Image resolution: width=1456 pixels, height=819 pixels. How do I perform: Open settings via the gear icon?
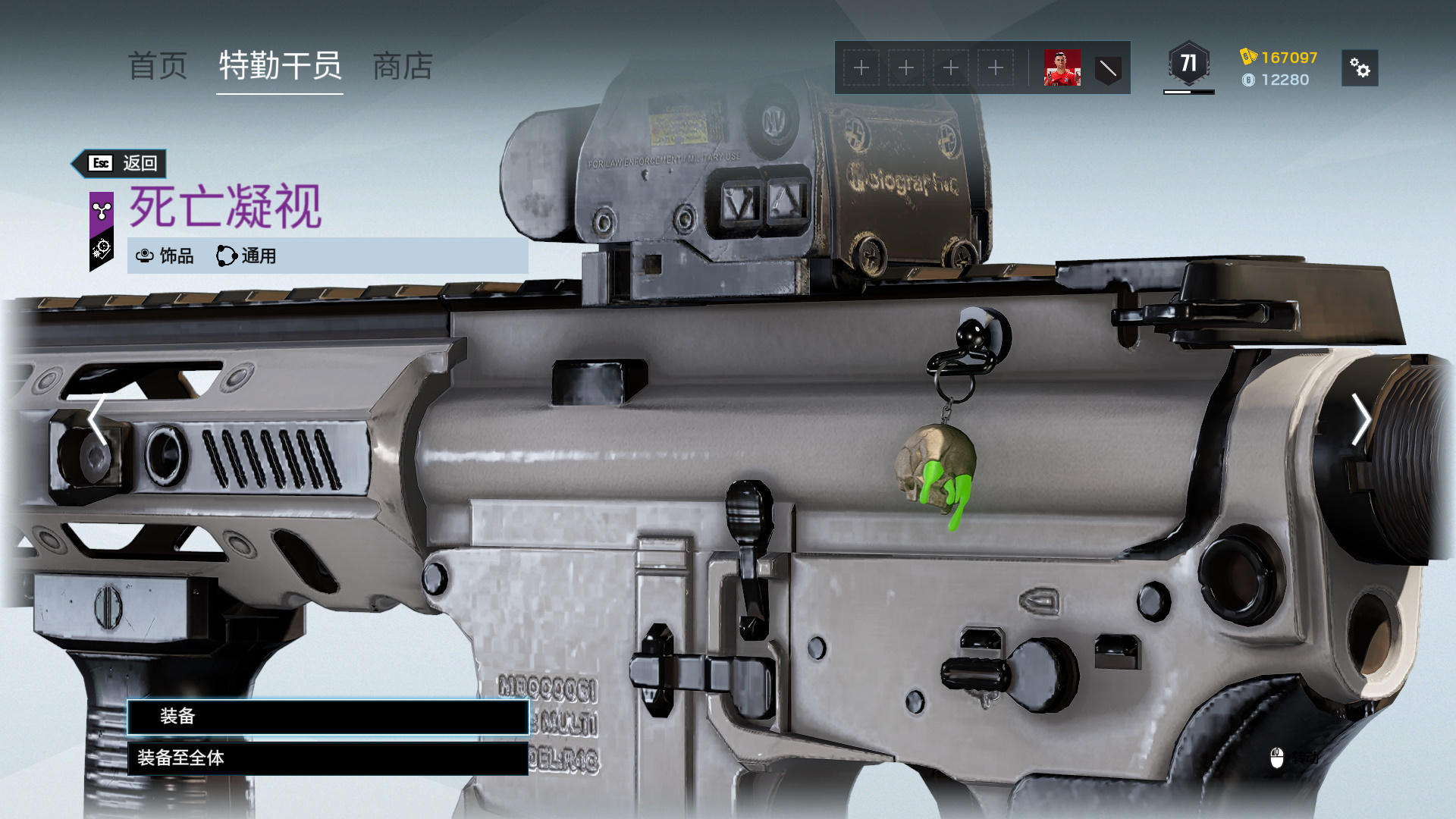[x=1360, y=69]
